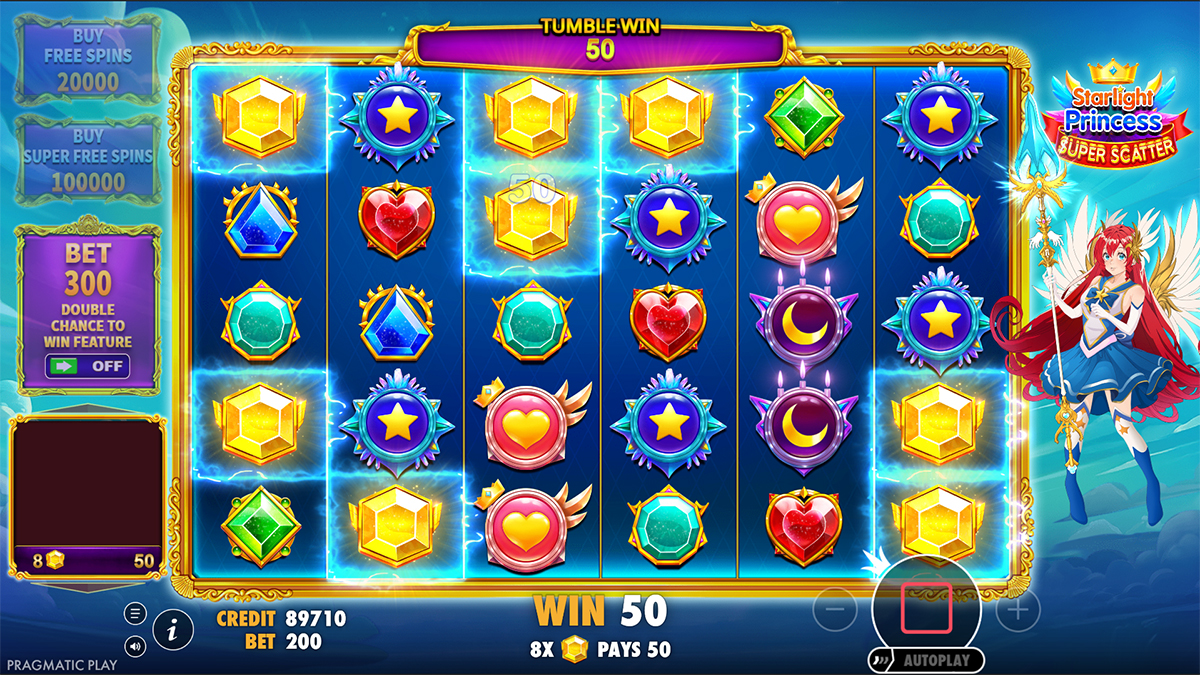Stop the spin with the red square button
This screenshot has width=1200, height=675.
pyautogui.click(x=926, y=609)
